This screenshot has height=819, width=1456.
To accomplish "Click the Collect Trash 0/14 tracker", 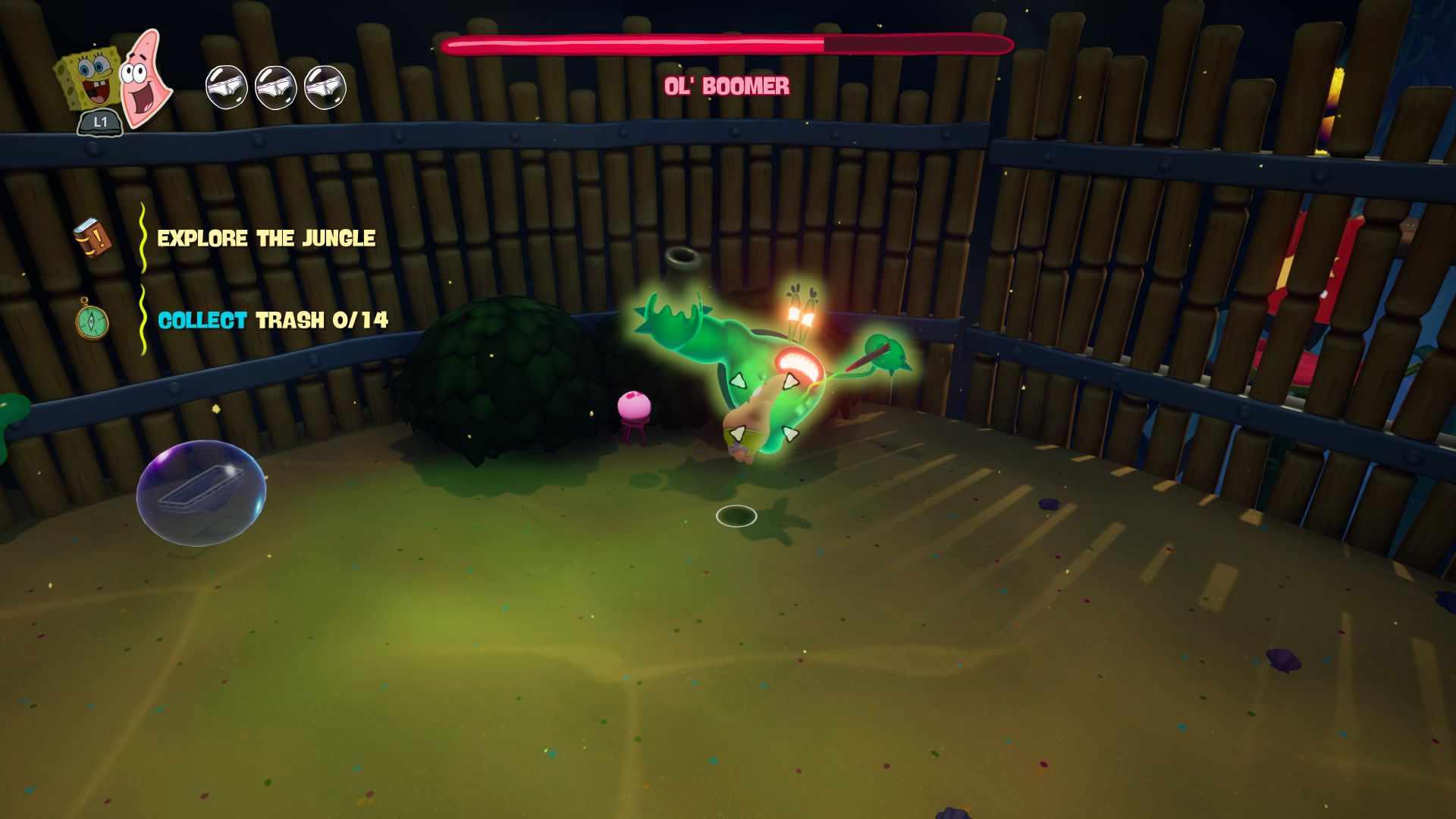I will pos(273,320).
